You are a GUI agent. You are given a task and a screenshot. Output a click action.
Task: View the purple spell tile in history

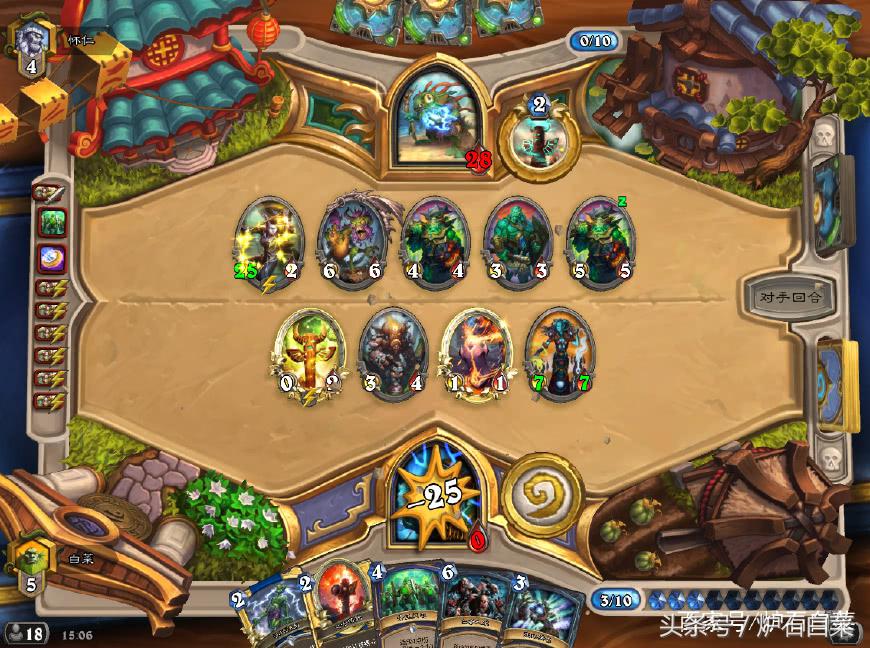(51, 257)
